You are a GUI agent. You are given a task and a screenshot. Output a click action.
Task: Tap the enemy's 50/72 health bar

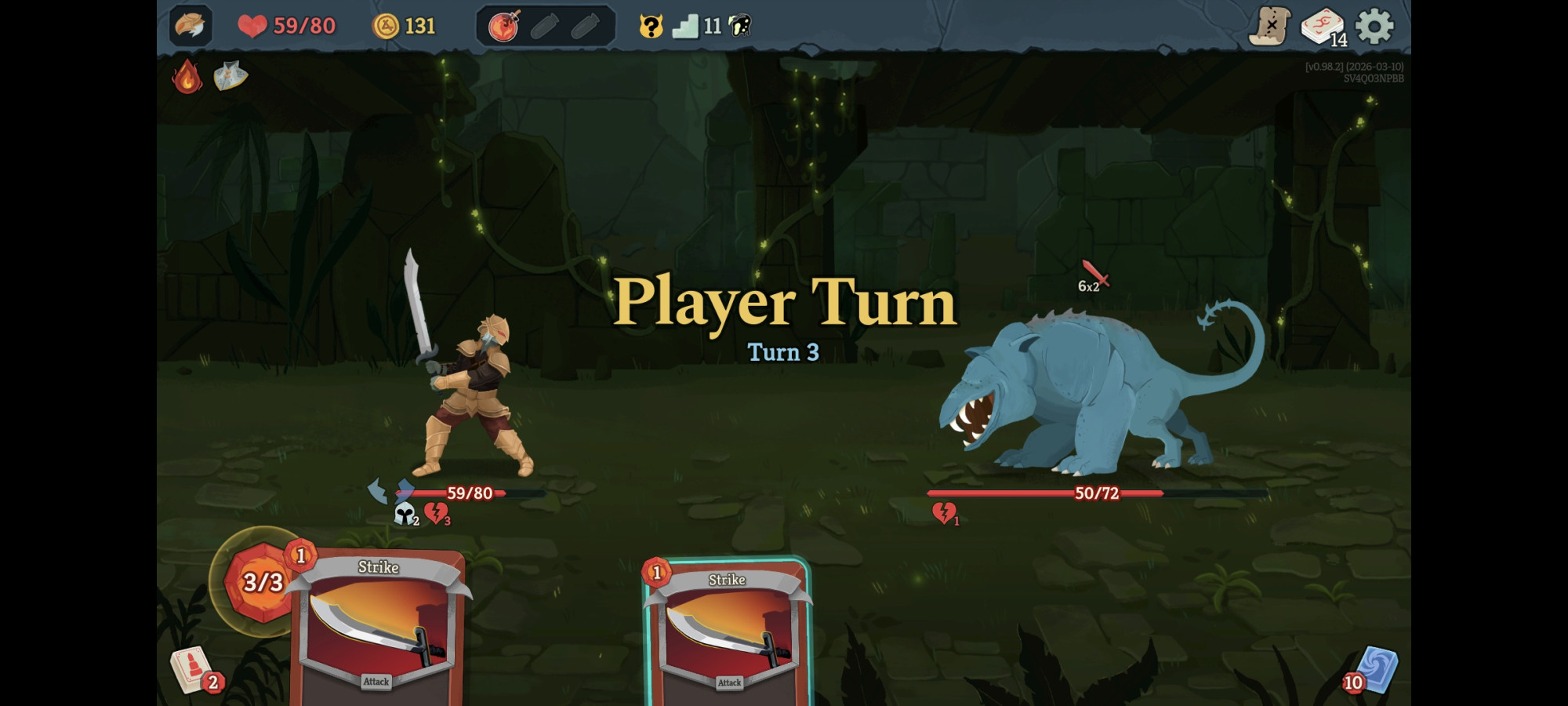click(1098, 494)
